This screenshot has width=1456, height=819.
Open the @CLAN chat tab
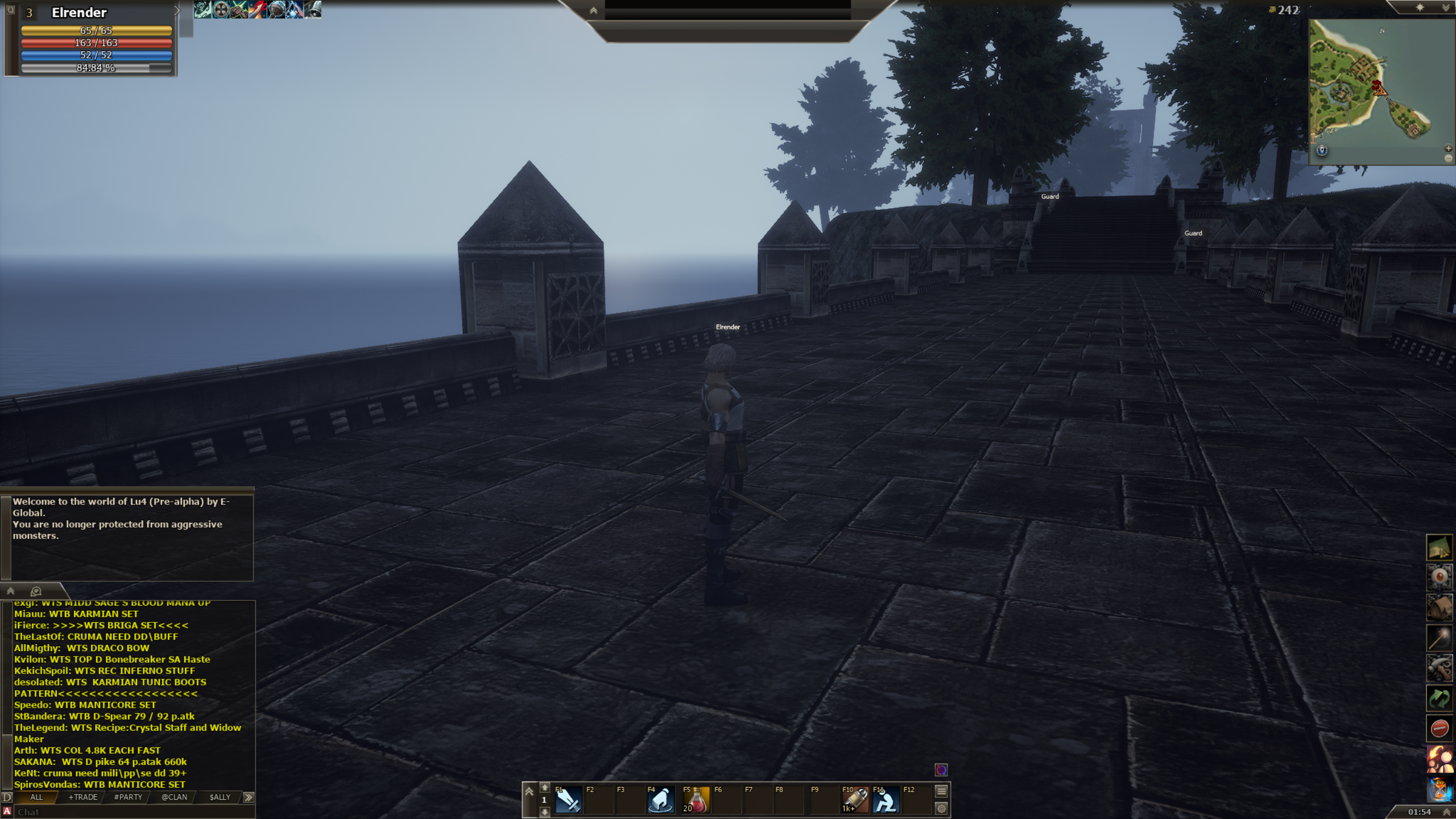tap(174, 797)
